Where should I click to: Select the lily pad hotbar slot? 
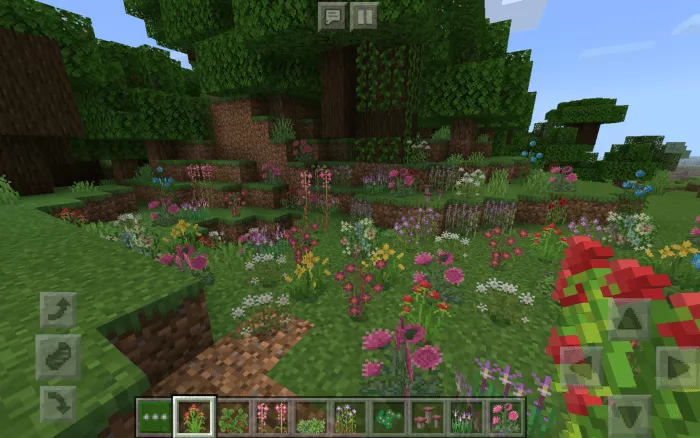388,416
